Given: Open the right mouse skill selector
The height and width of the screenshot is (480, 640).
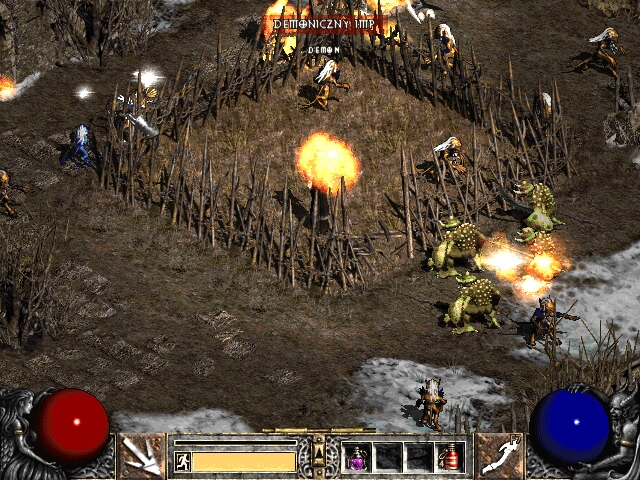Looking at the screenshot, I should [x=499, y=456].
